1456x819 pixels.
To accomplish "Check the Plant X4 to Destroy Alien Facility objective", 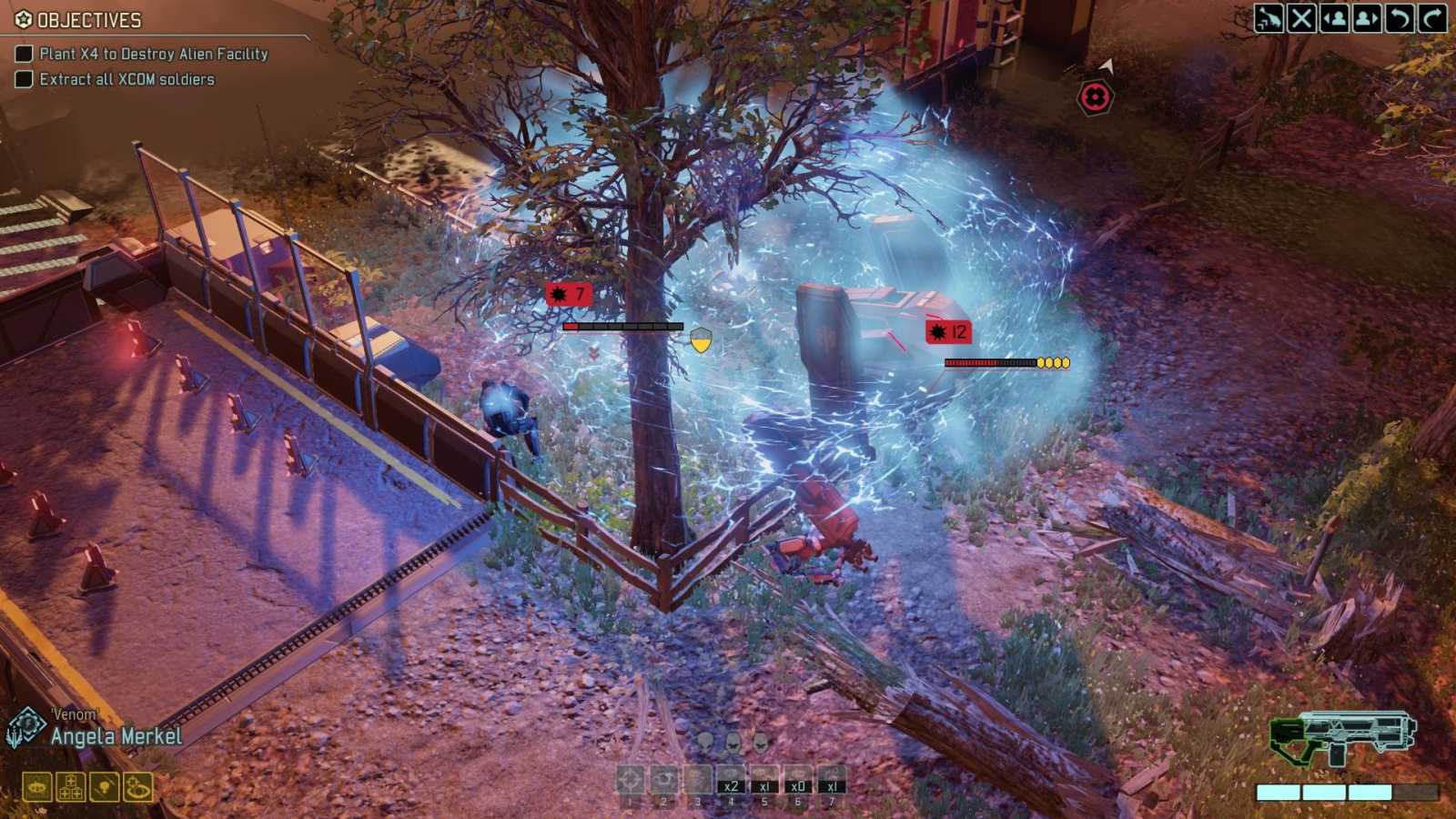I will tap(22, 55).
